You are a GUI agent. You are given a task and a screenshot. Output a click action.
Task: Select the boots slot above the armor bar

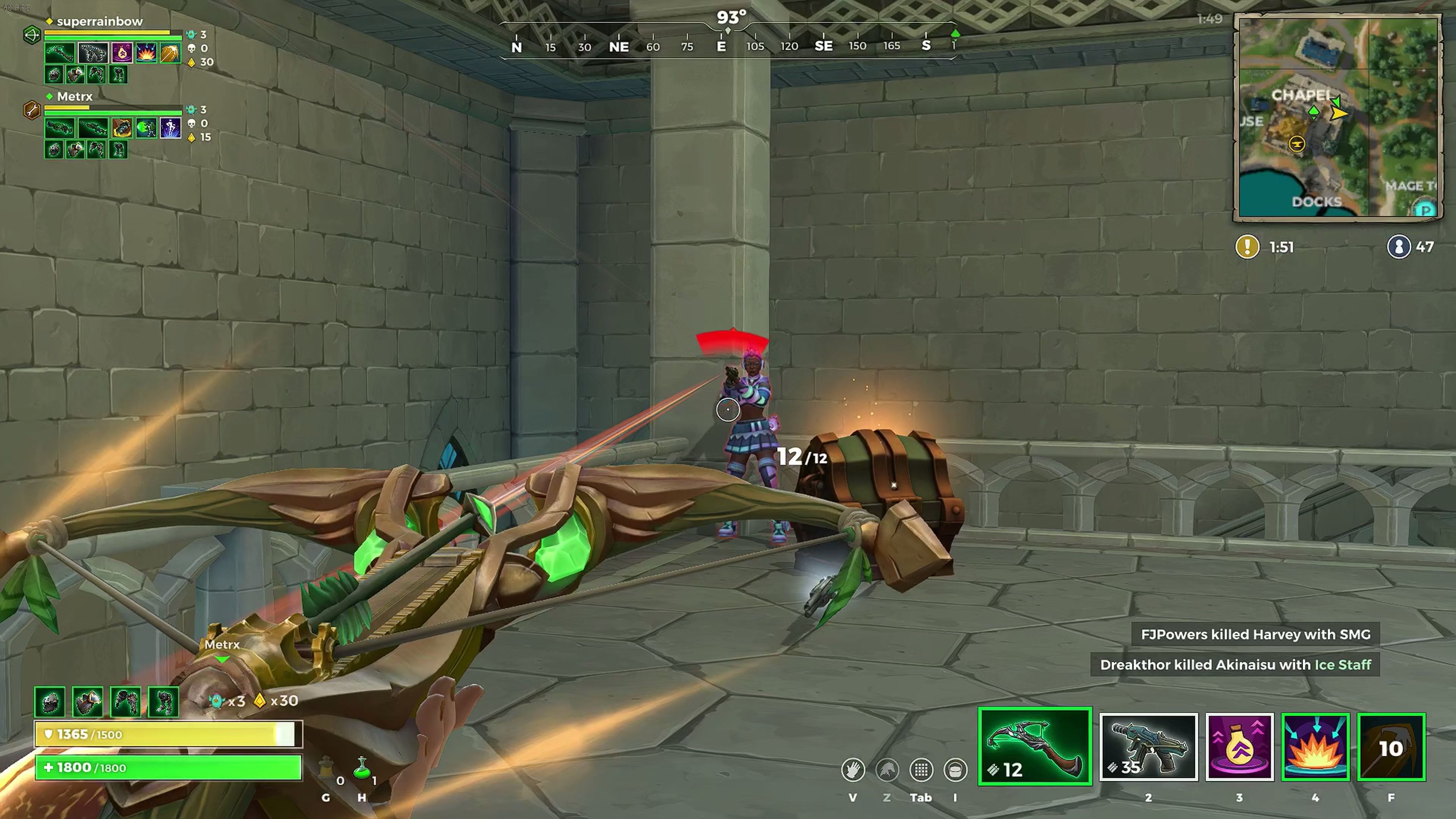tap(163, 701)
